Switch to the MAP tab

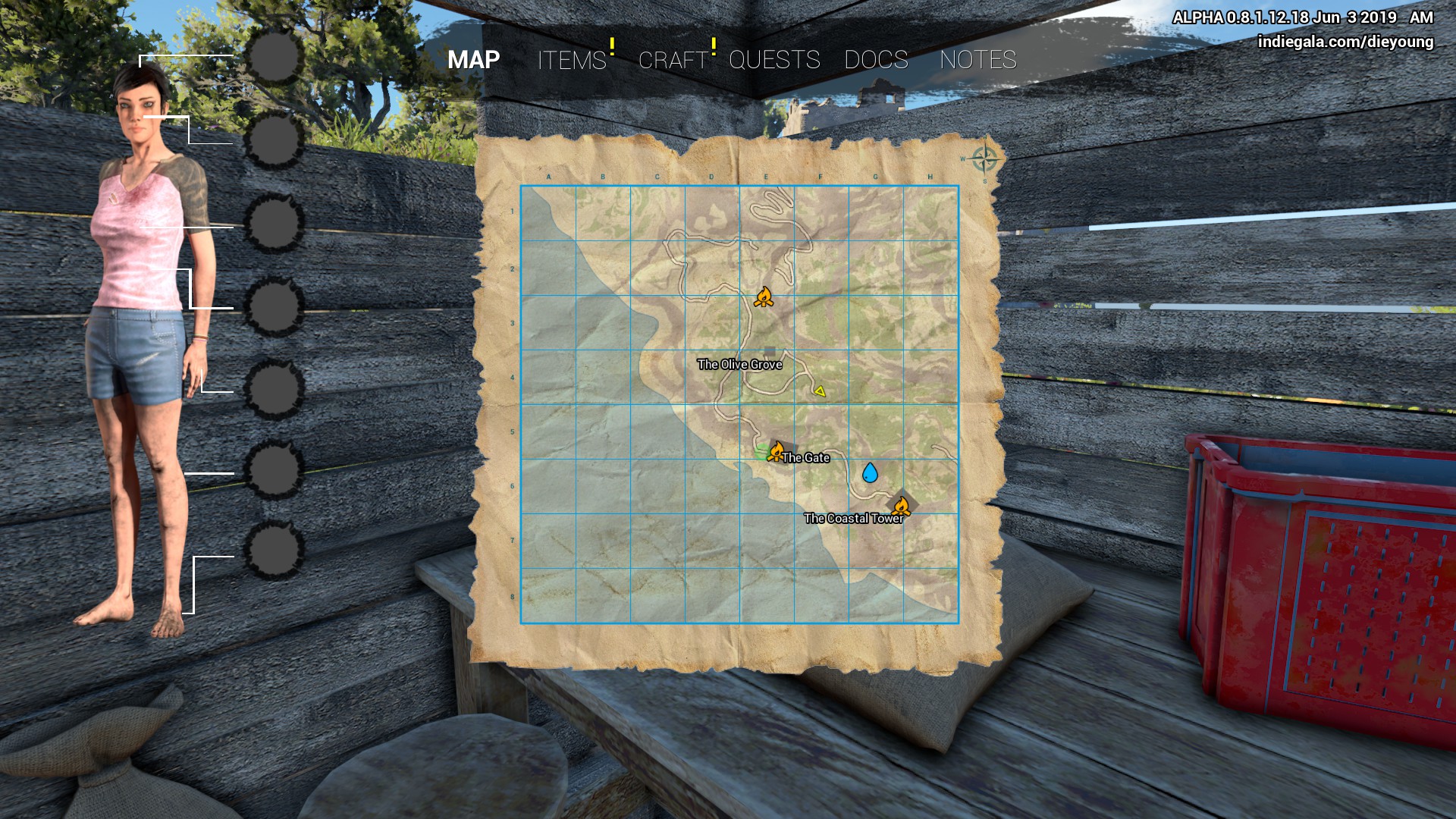click(x=473, y=60)
